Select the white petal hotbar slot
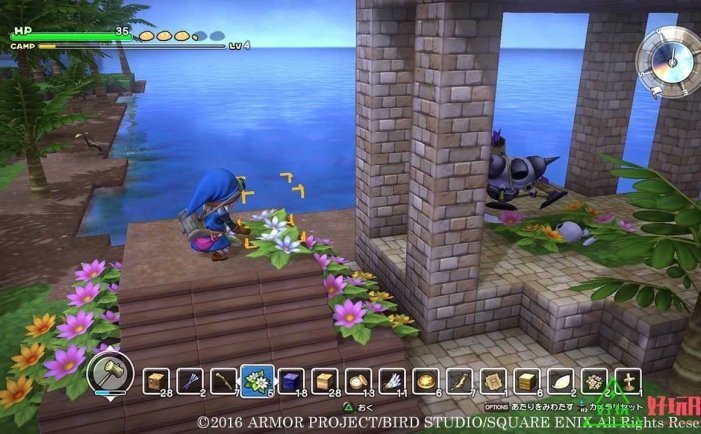Image resolution: width=701 pixels, height=434 pixels. tap(560, 380)
